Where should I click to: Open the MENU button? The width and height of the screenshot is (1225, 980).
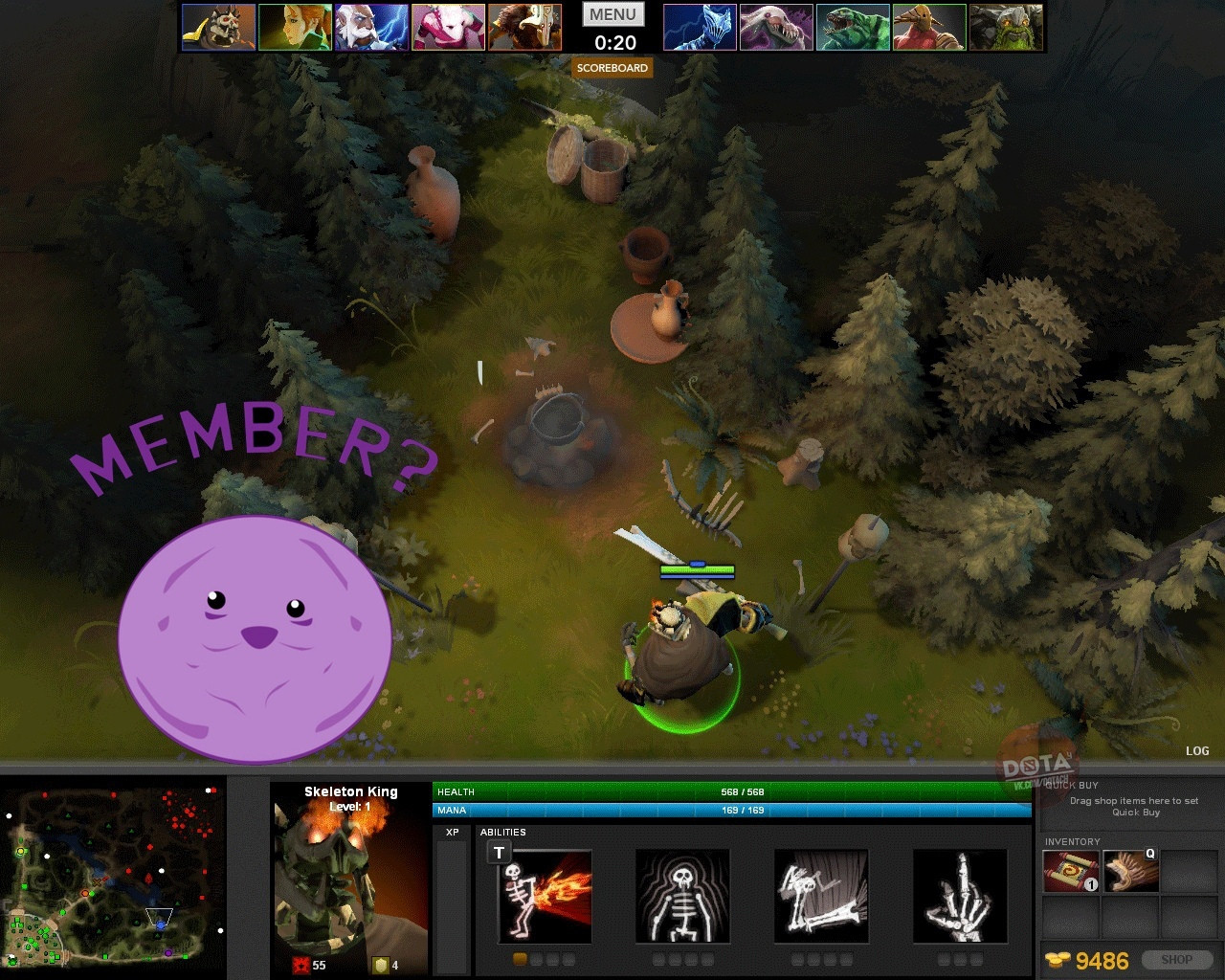click(613, 14)
